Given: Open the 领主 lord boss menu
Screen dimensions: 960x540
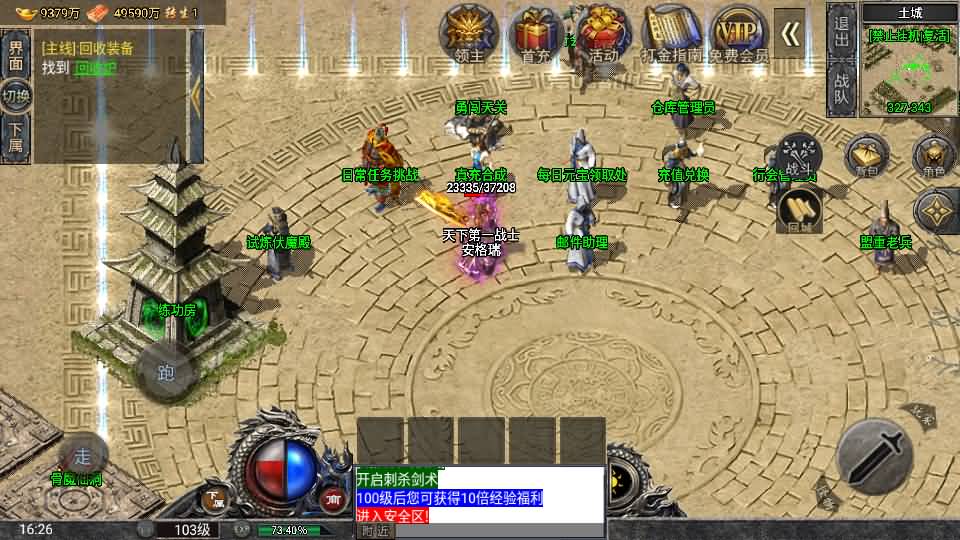Looking at the screenshot, I should point(469,33).
